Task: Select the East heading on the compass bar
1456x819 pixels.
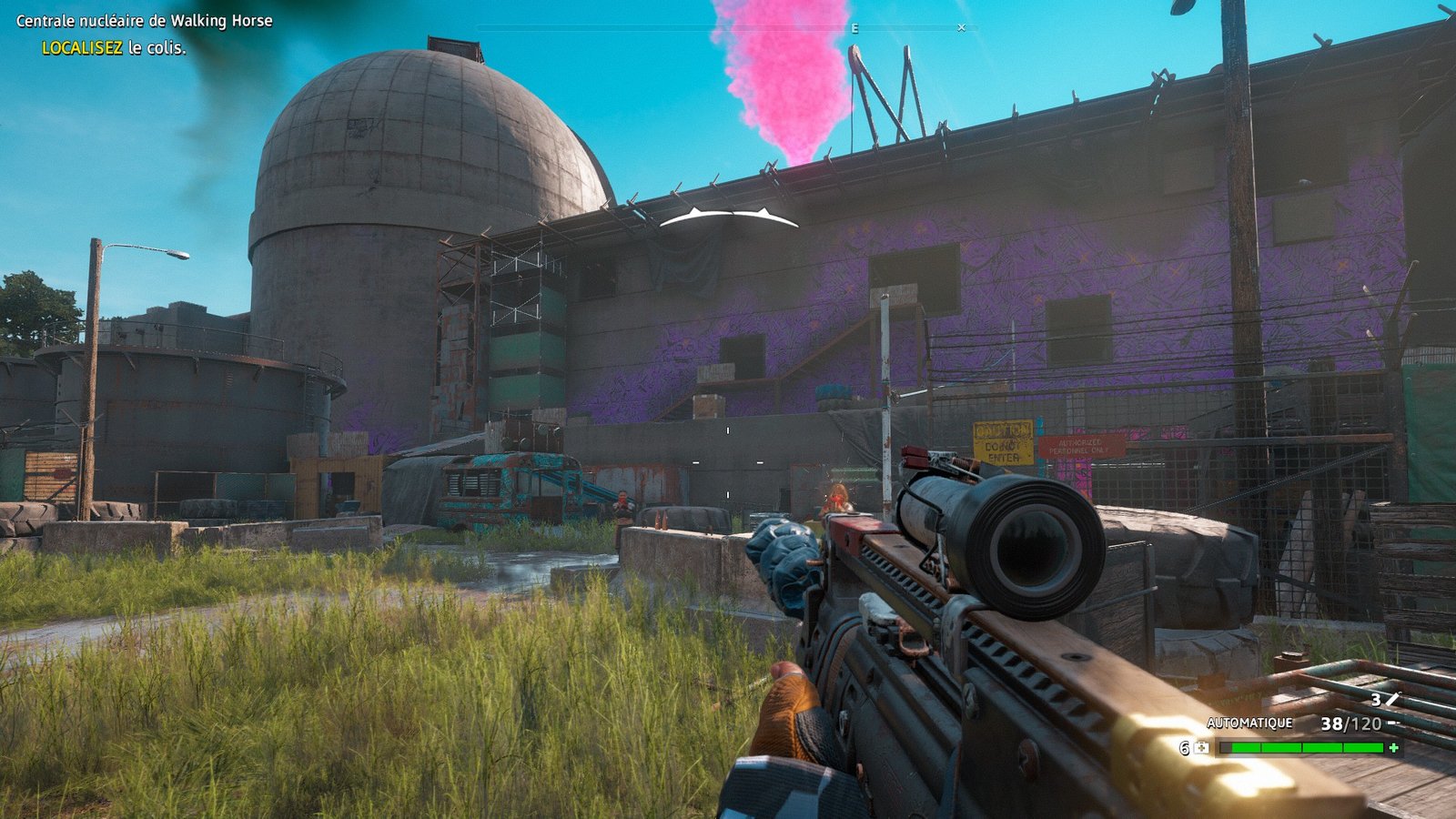Action: pos(854,29)
